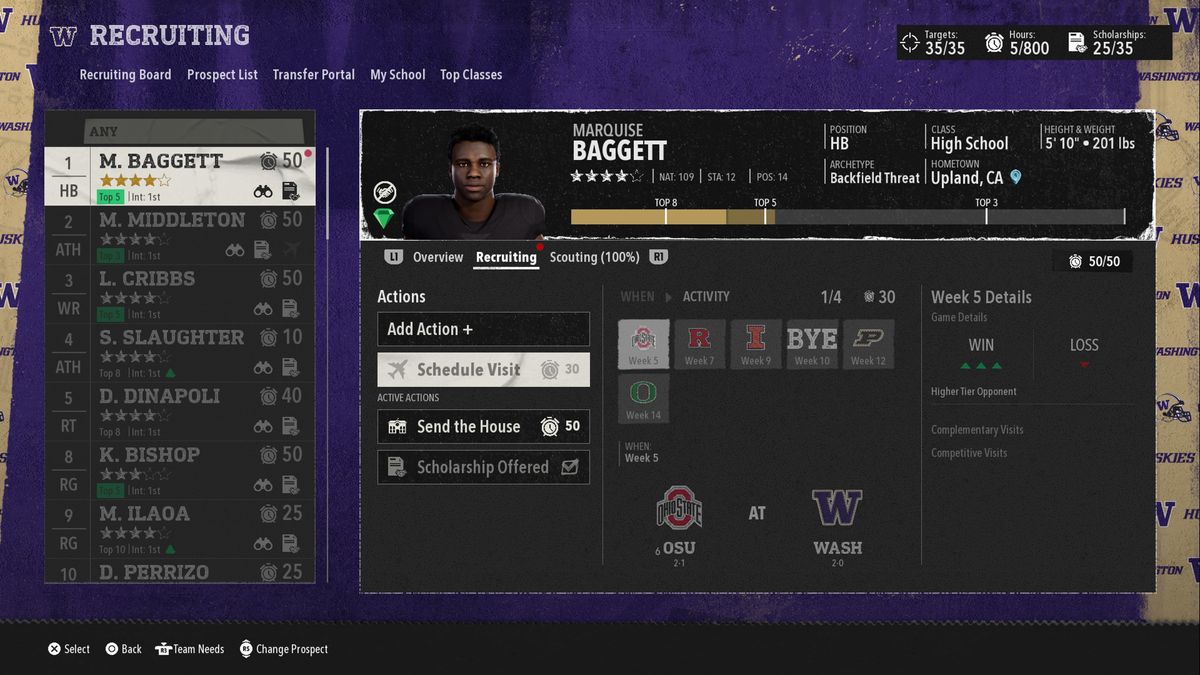
Task: Select the Send the House action
Action: point(483,427)
